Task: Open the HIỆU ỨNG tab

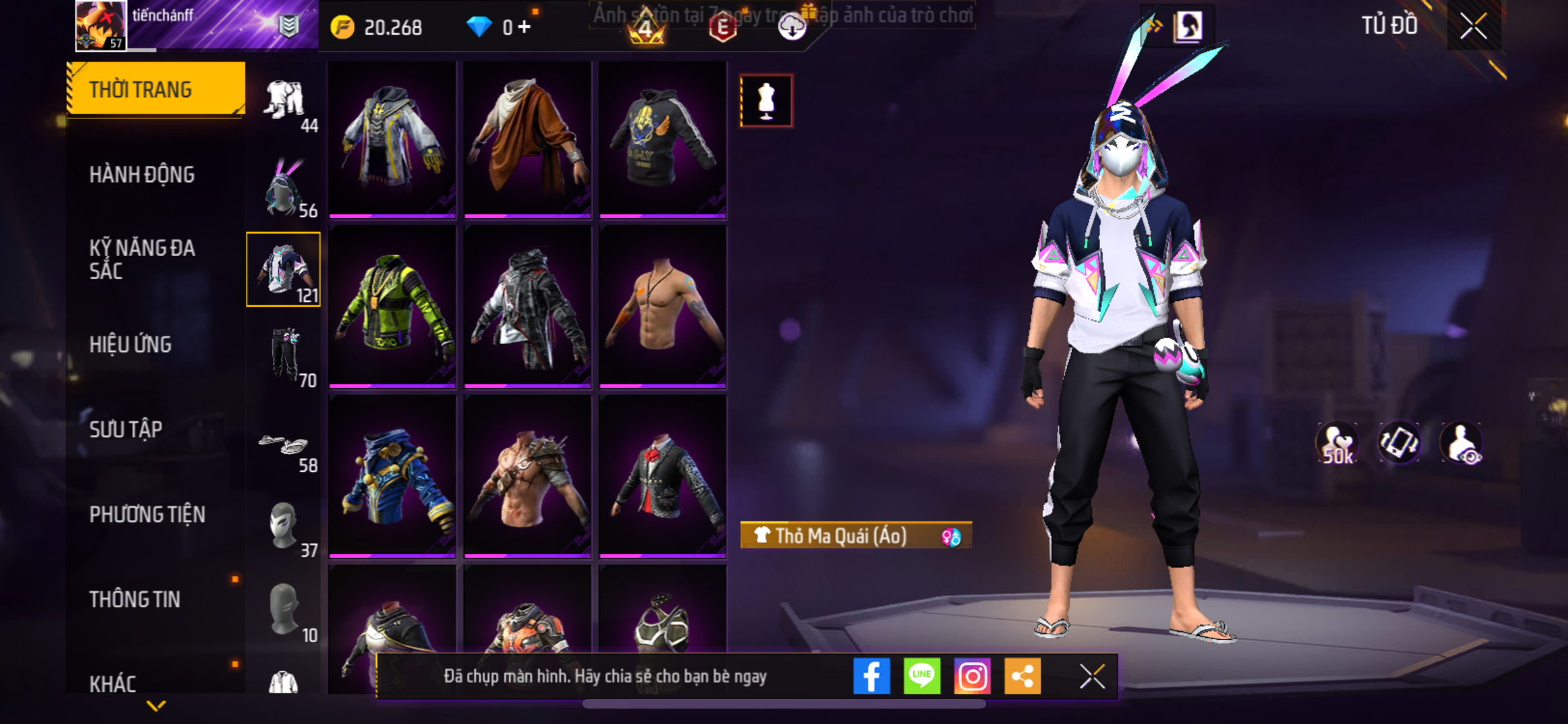Action: [131, 344]
